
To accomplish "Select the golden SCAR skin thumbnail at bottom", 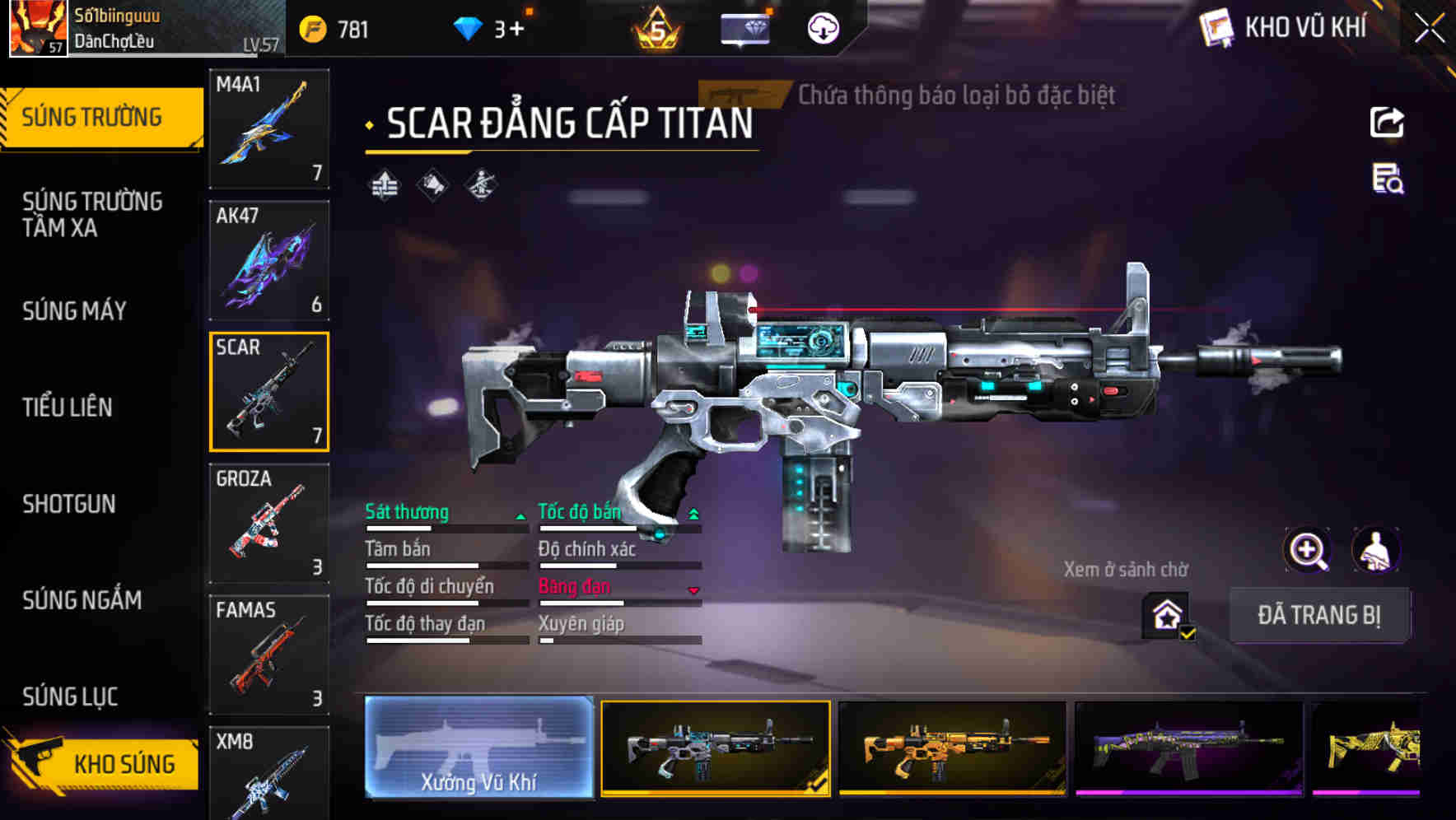I will (x=951, y=749).
